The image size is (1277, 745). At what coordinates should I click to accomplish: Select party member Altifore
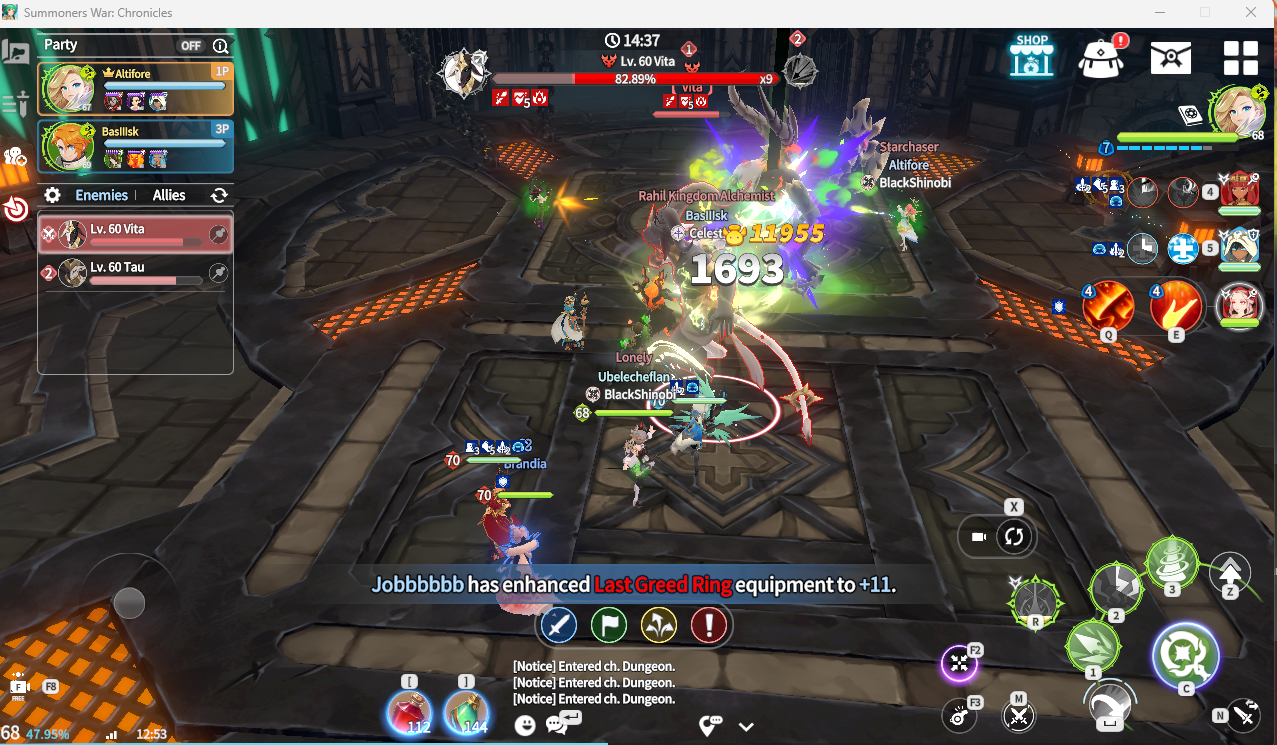(x=135, y=89)
